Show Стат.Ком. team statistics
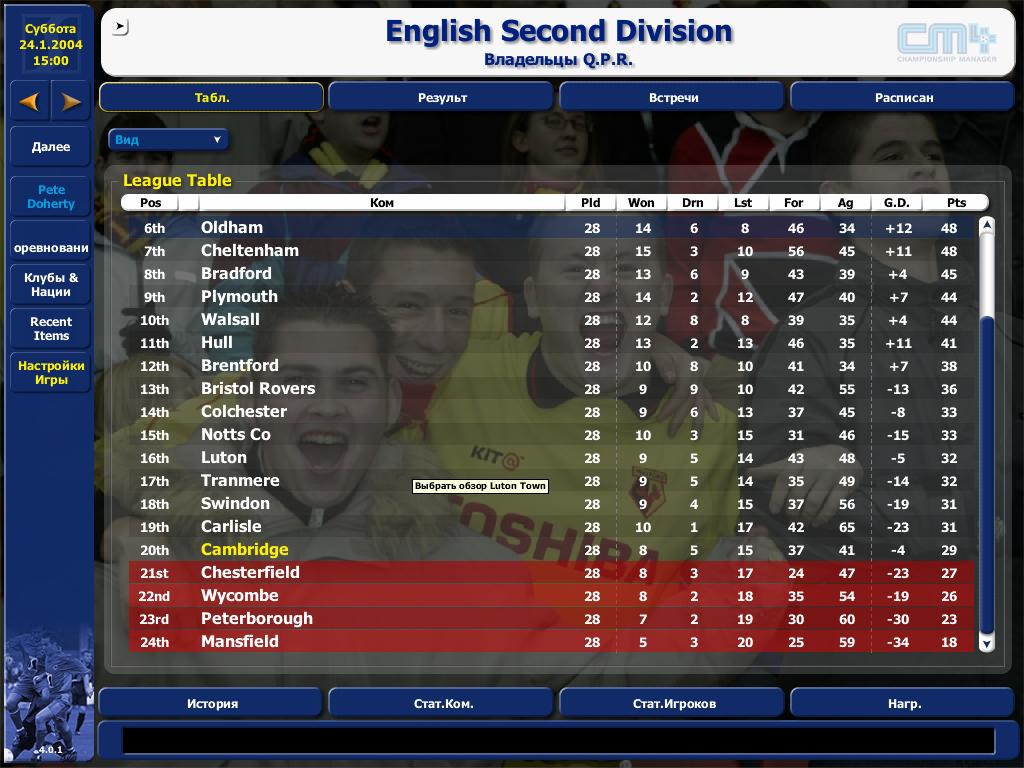This screenshot has width=1024, height=768. coord(441,703)
